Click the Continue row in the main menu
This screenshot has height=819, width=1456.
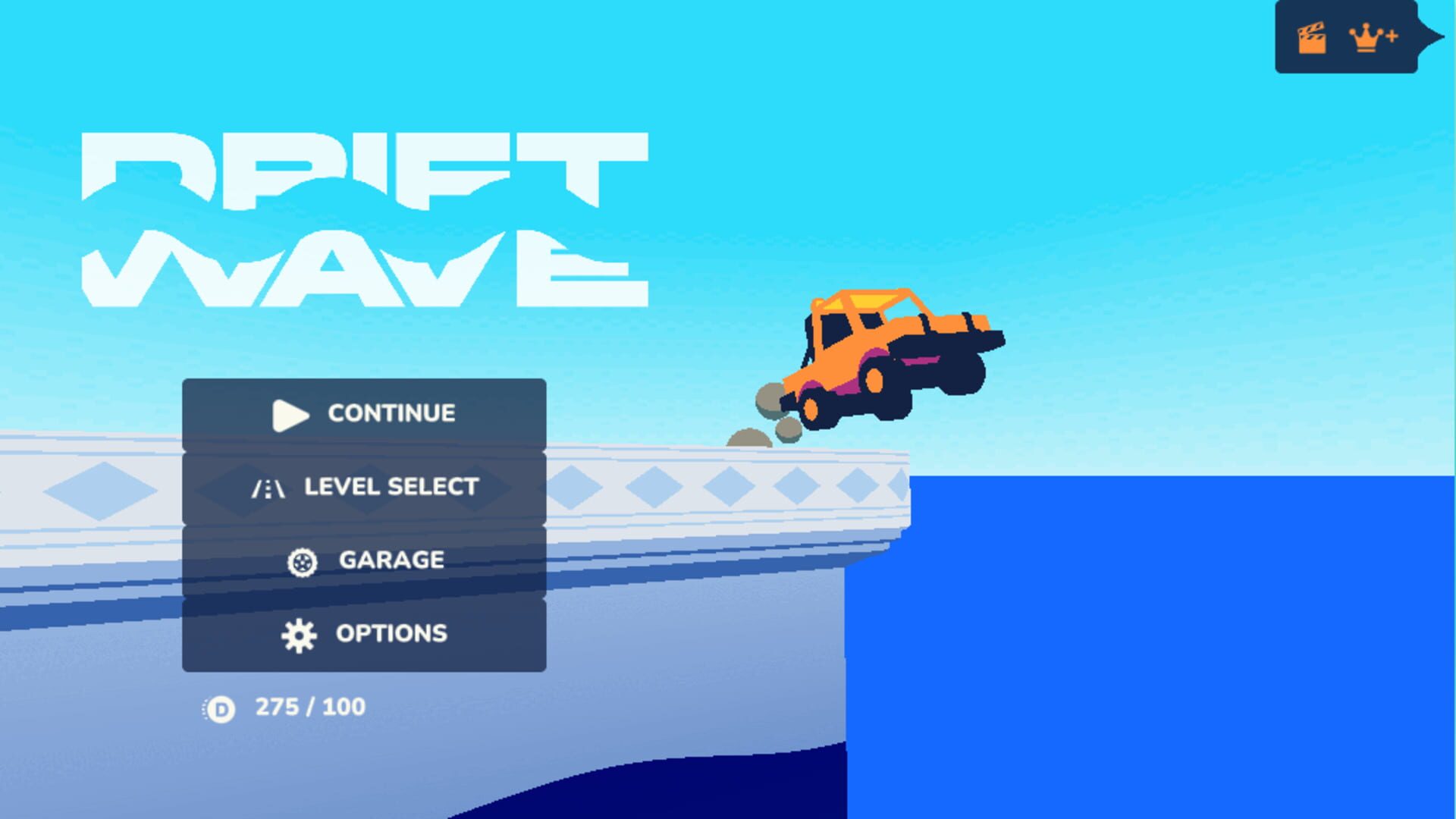point(364,415)
